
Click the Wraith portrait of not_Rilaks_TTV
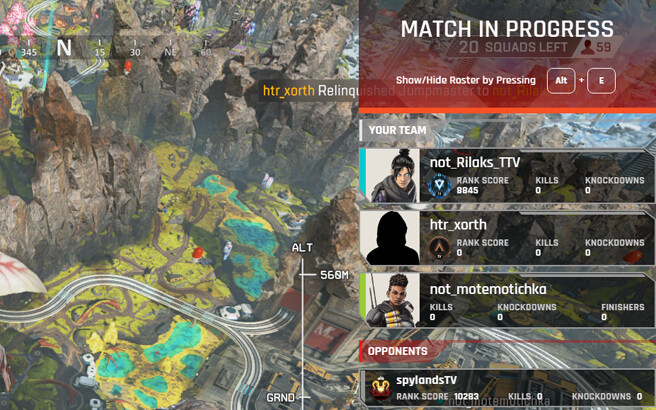394,176
